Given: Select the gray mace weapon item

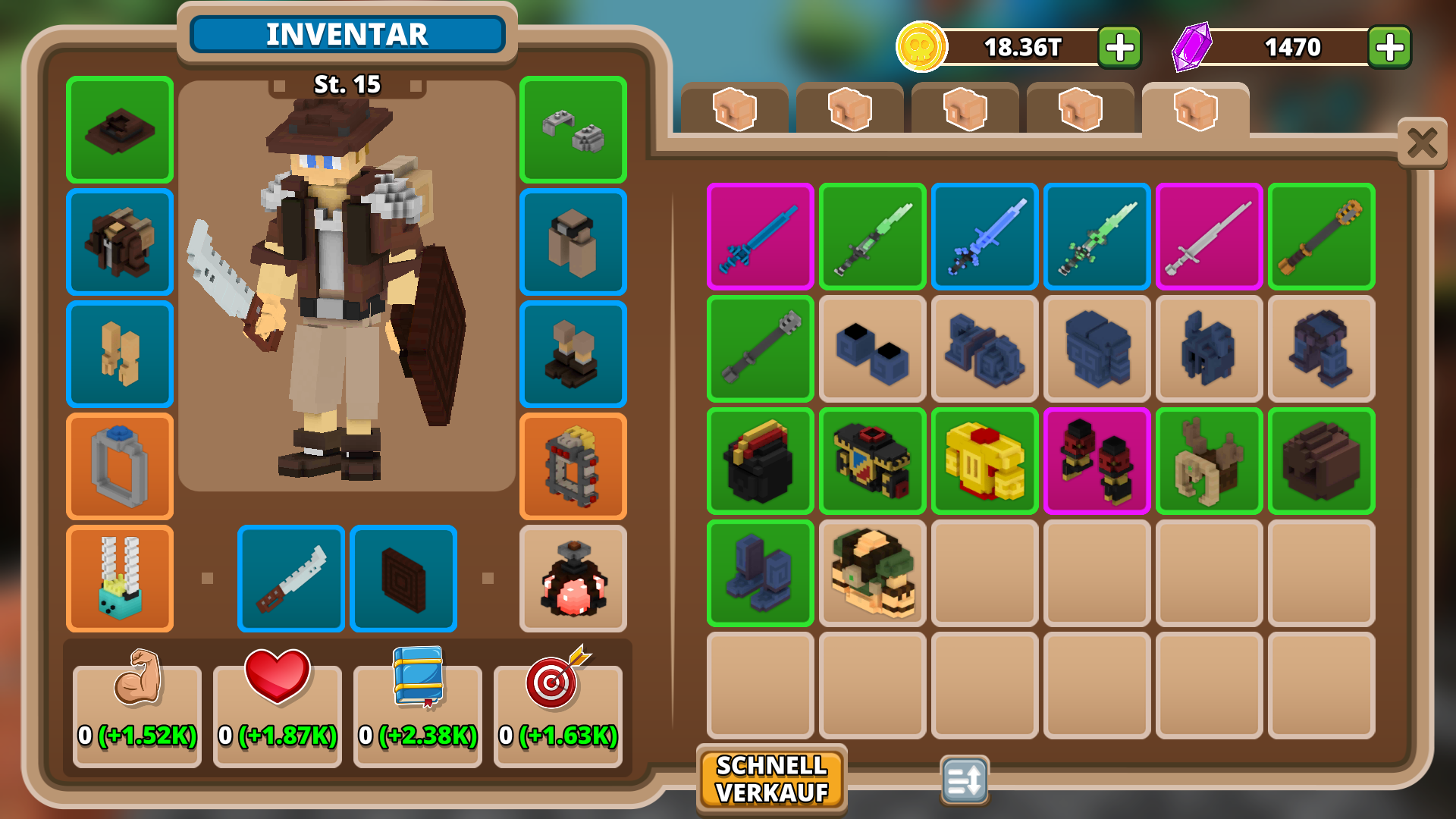Looking at the screenshot, I should (x=760, y=349).
